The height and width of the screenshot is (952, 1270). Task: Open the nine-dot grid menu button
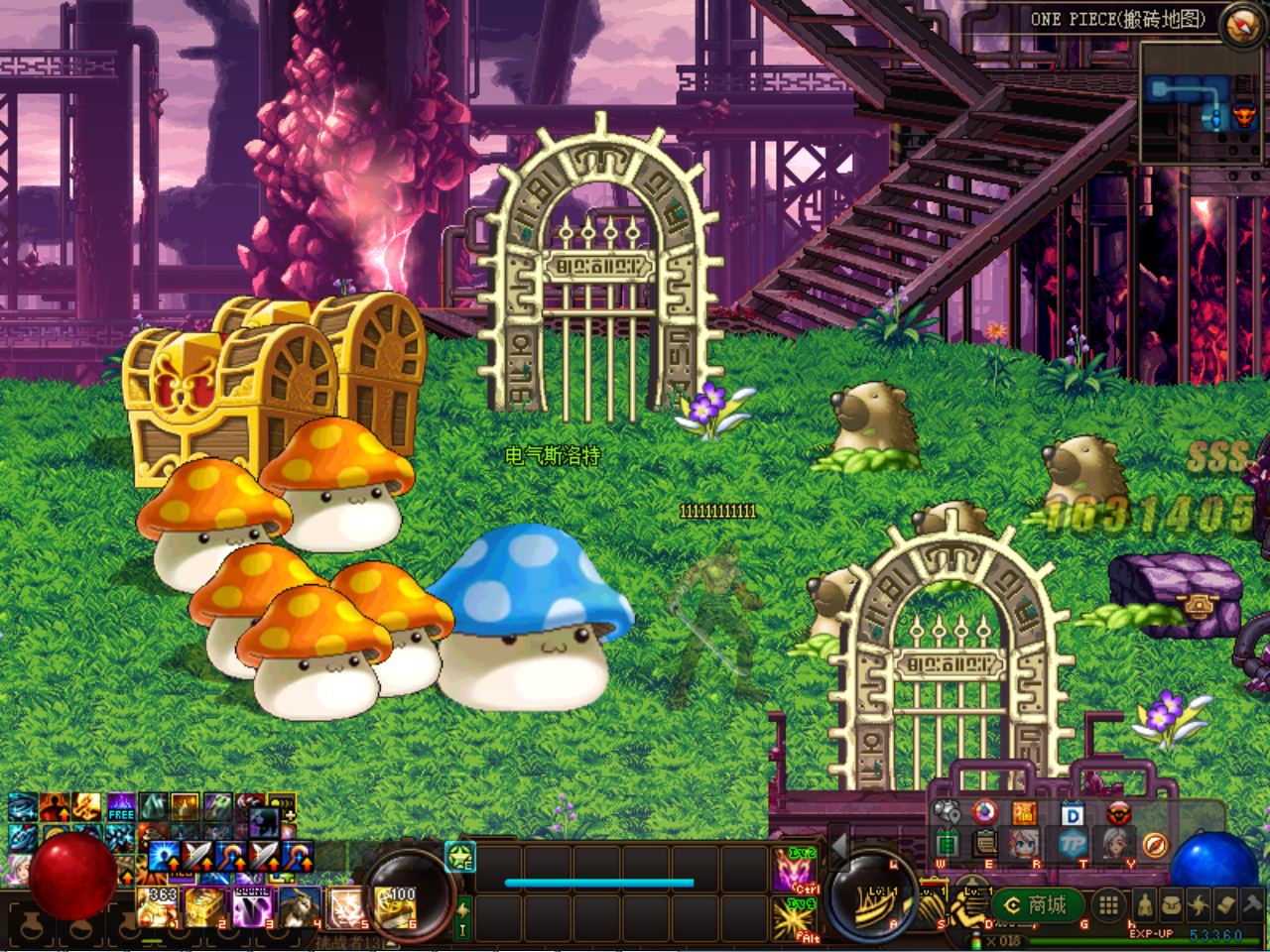point(1108,904)
